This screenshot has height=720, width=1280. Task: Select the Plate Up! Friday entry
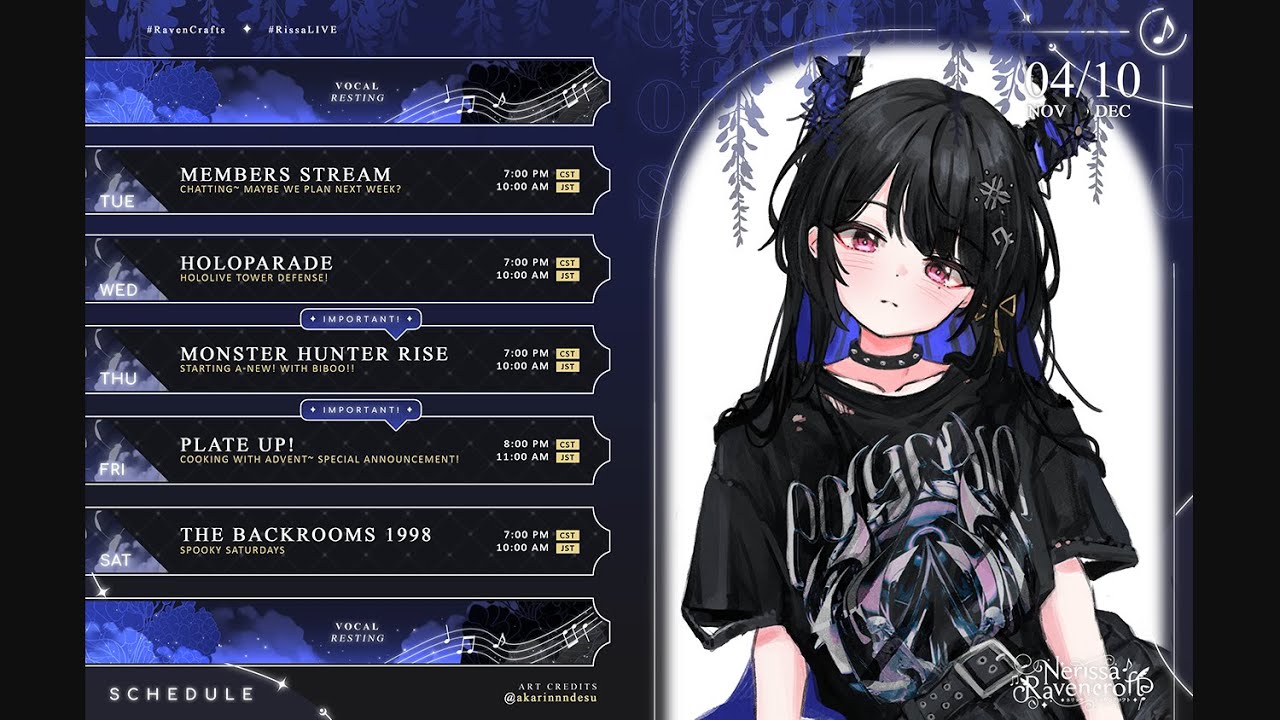click(346, 450)
